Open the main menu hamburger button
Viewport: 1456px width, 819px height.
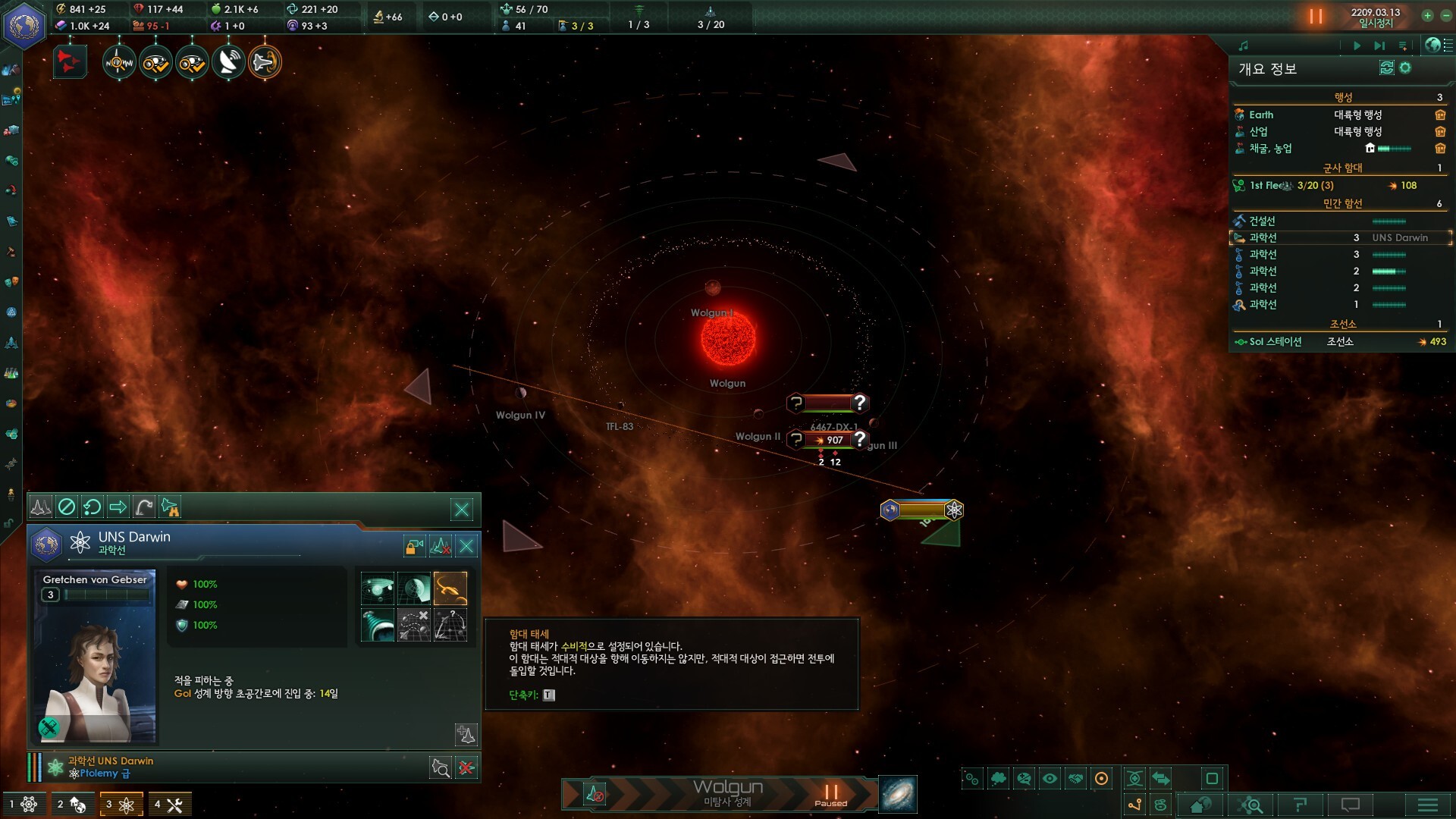click(x=1427, y=805)
